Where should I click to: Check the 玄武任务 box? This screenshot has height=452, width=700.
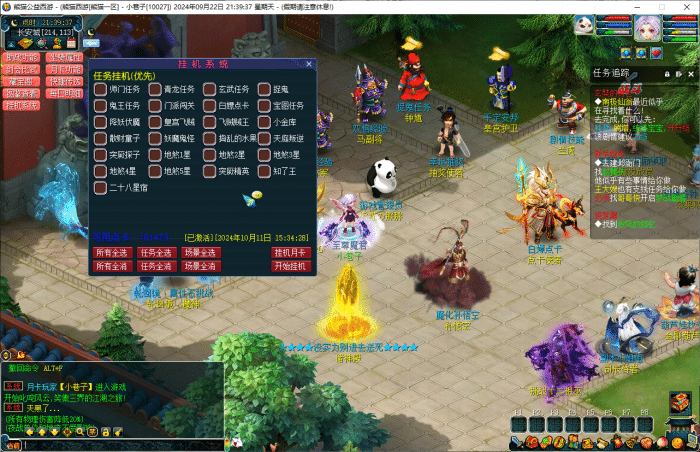(209, 89)
